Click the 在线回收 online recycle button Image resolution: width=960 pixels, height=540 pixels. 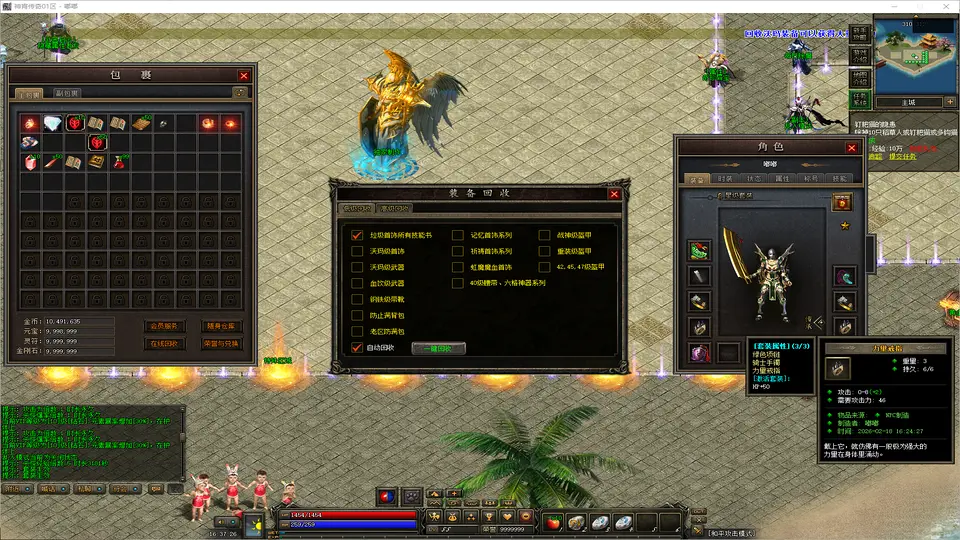tap(164, 343)
